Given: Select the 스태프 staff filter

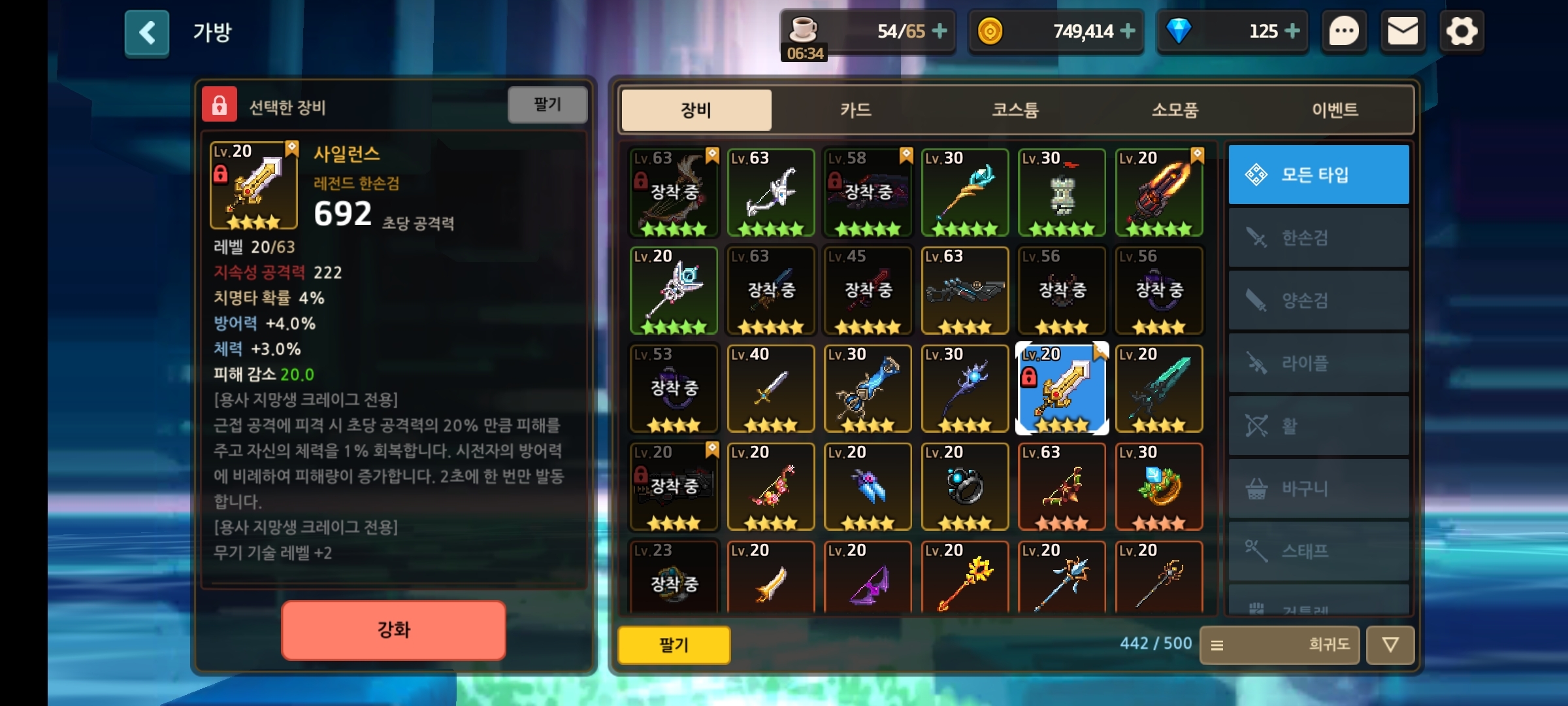Looking at the screenshot, I should pyautogui.click(x=1318, y=551).
